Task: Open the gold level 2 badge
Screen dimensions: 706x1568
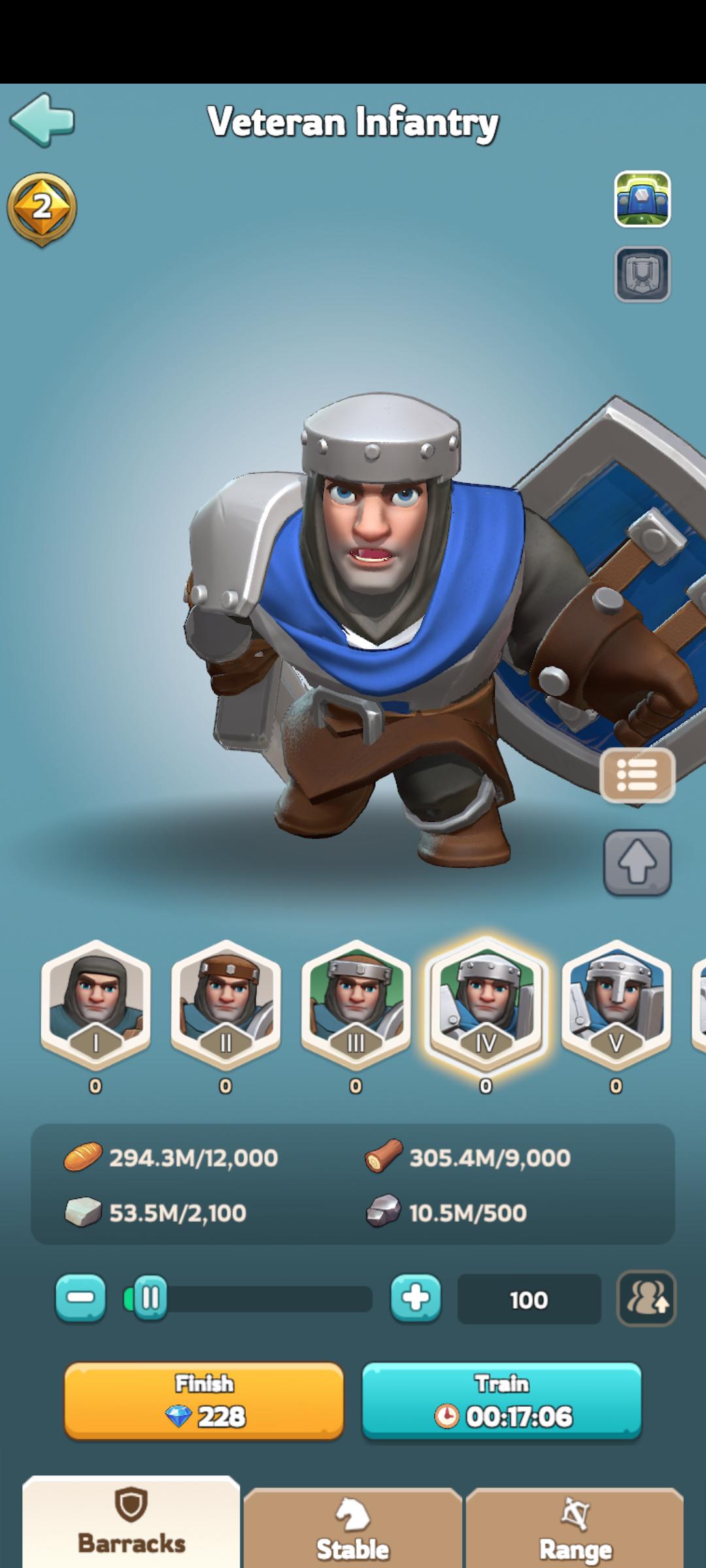Action: (x=42, y=209)
